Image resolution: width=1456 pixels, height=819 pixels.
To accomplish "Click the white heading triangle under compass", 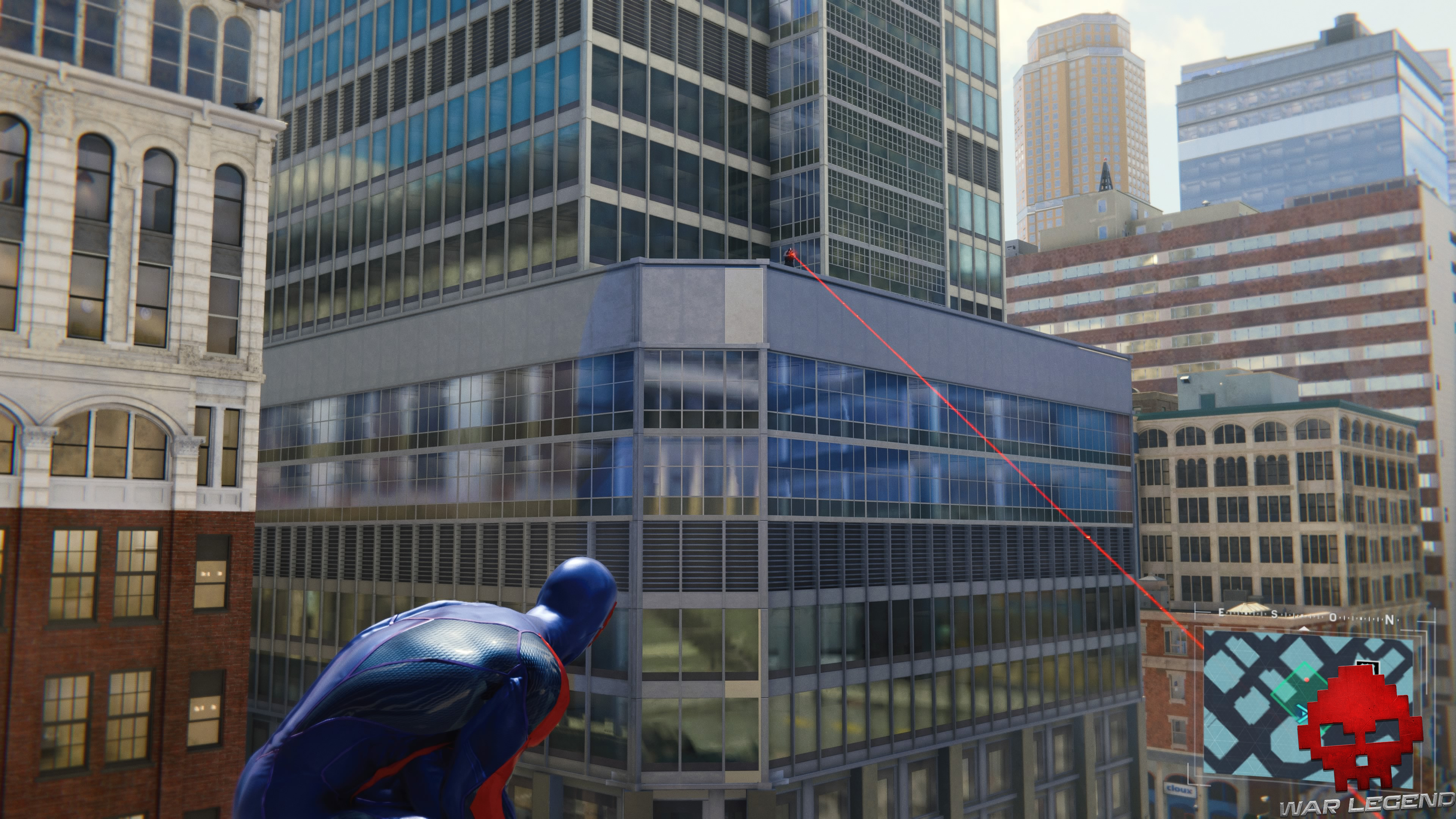I will point(1304,629).
